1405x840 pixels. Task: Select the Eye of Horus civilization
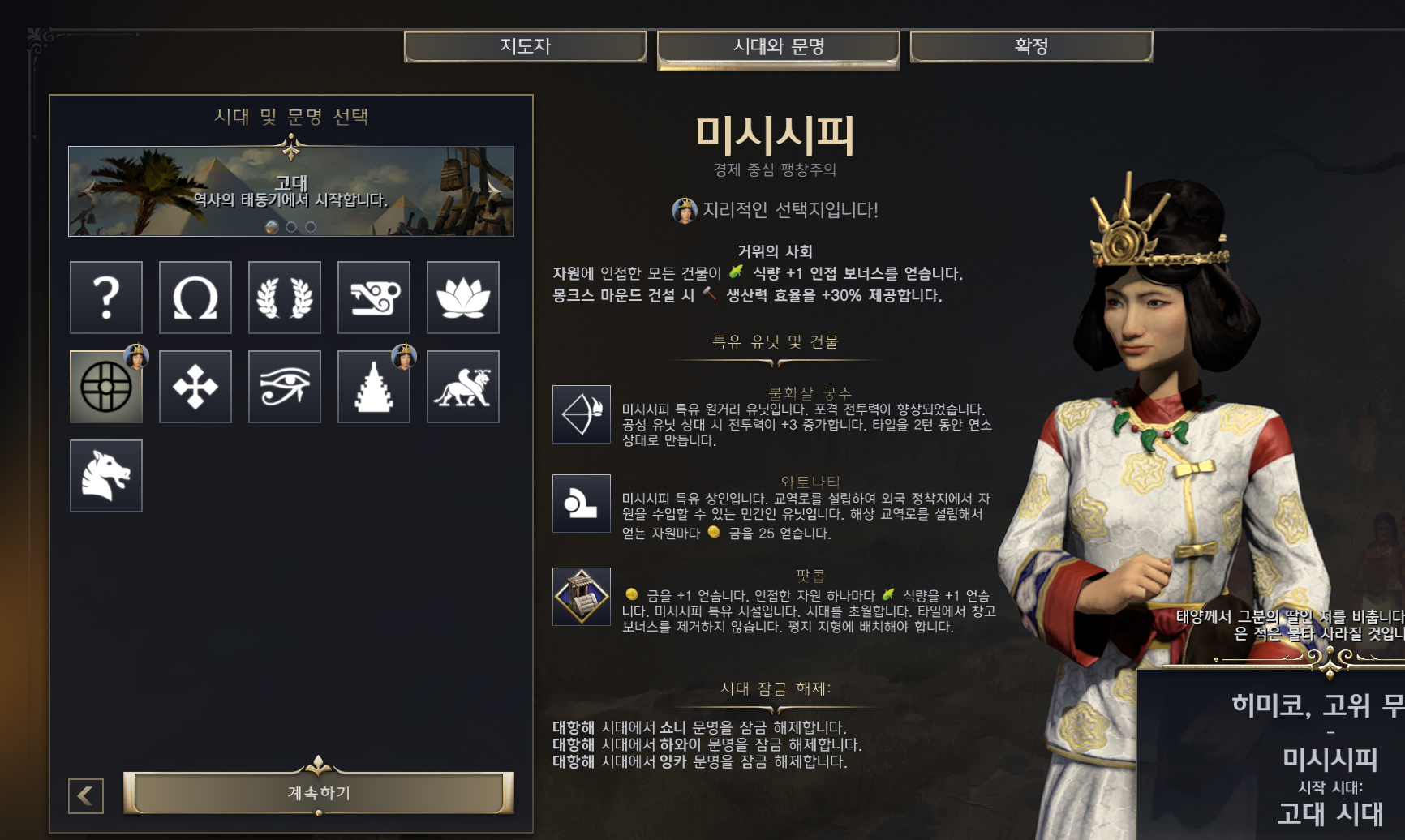[285, 387]
